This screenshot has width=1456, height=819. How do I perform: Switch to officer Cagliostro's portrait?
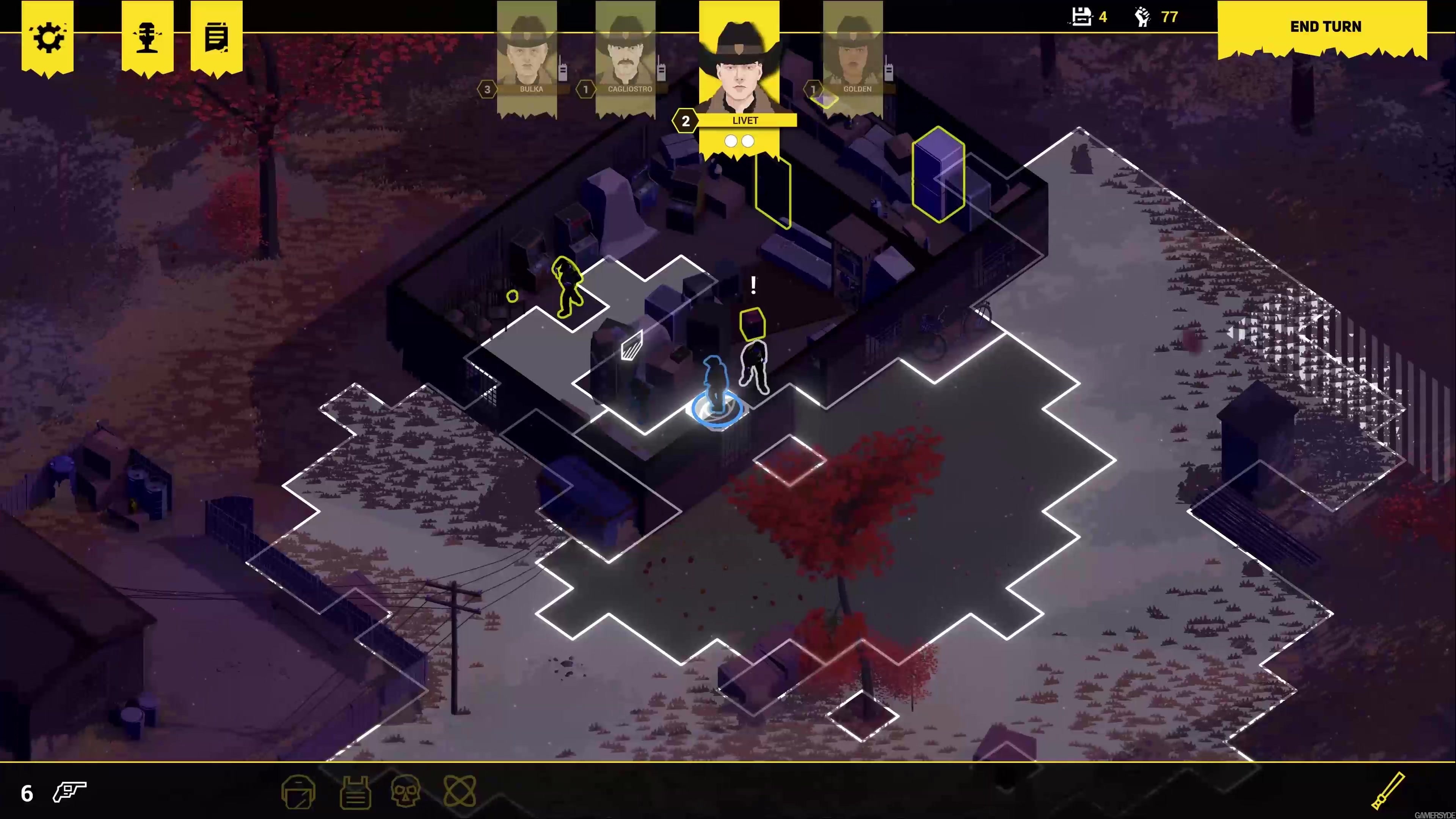[x=625, y=56]
